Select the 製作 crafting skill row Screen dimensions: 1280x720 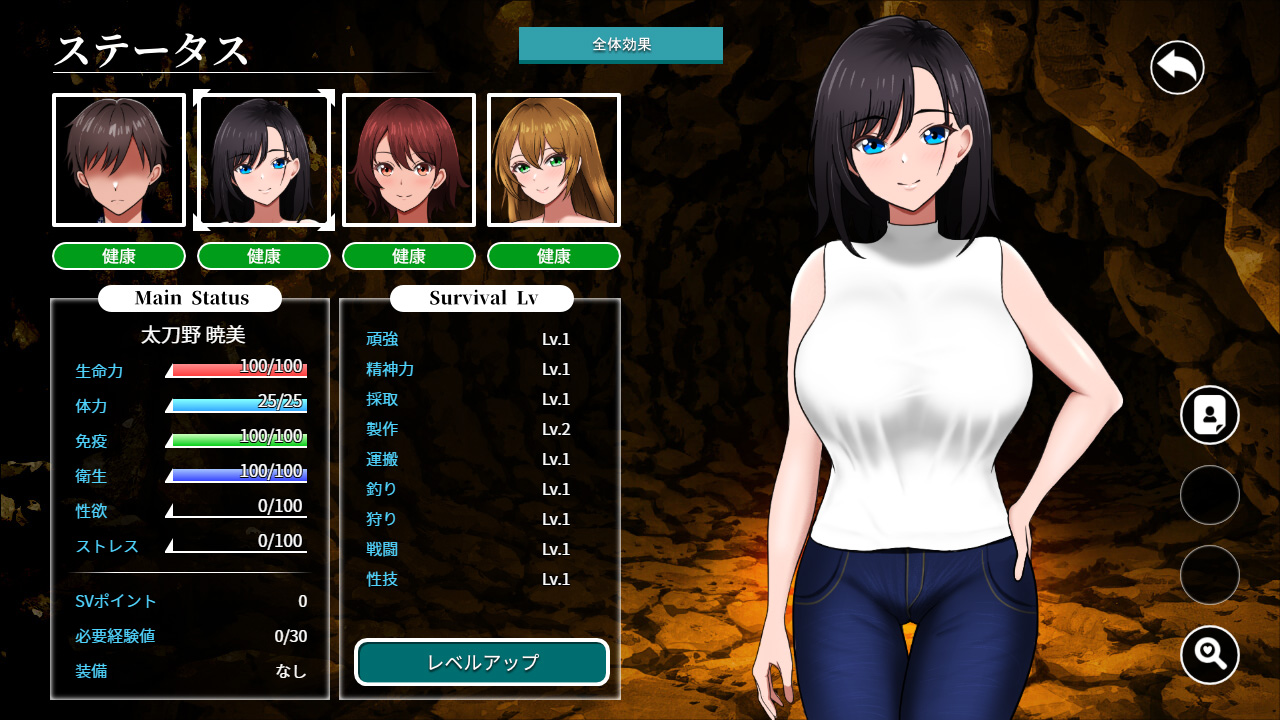point(468,429)
